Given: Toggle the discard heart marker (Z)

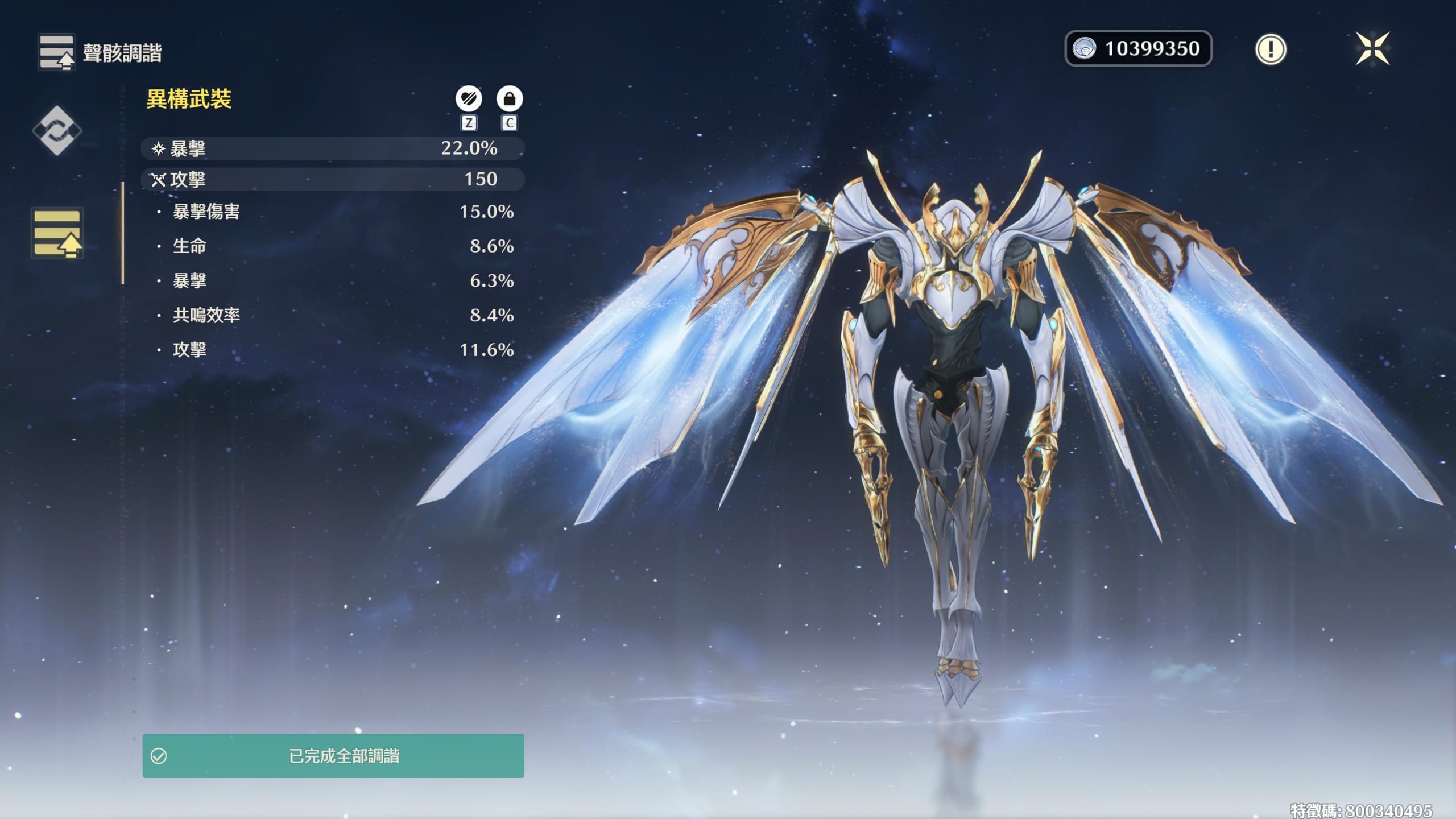Looking at the screenshot, I should point(468,98).
